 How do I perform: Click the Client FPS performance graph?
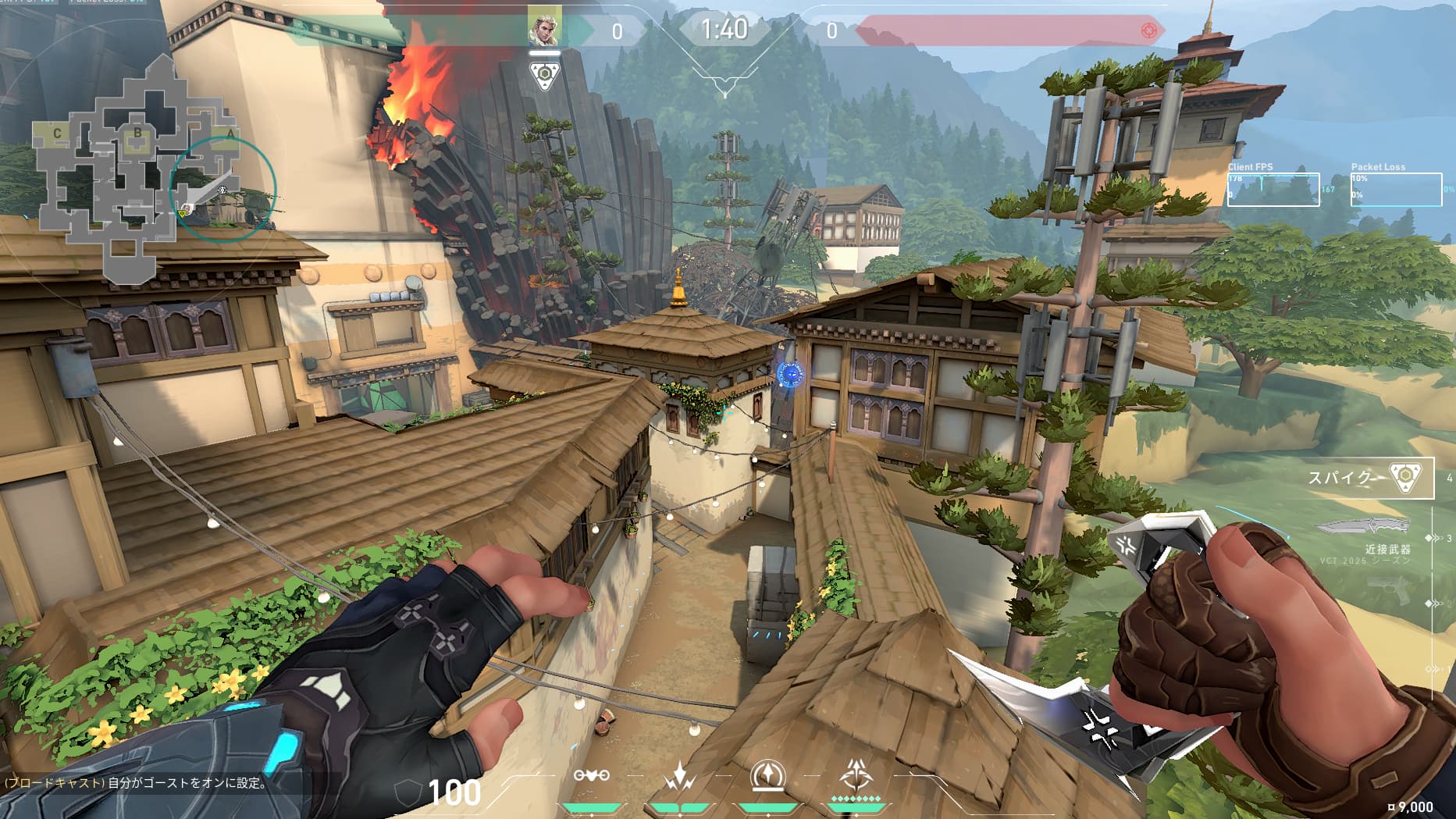pos(1273,189)
